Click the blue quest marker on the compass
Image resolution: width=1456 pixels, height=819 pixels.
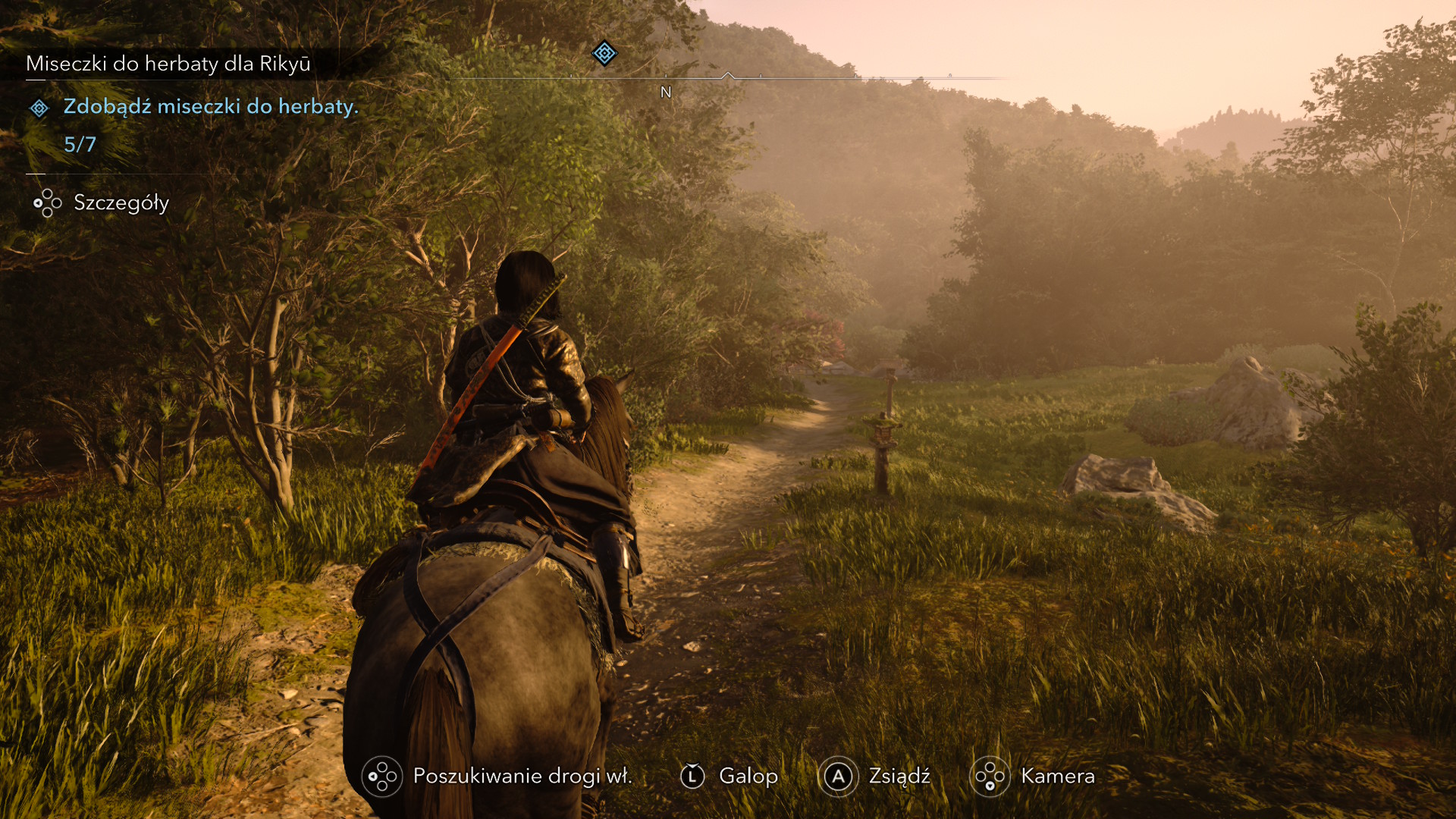[604, 53]
